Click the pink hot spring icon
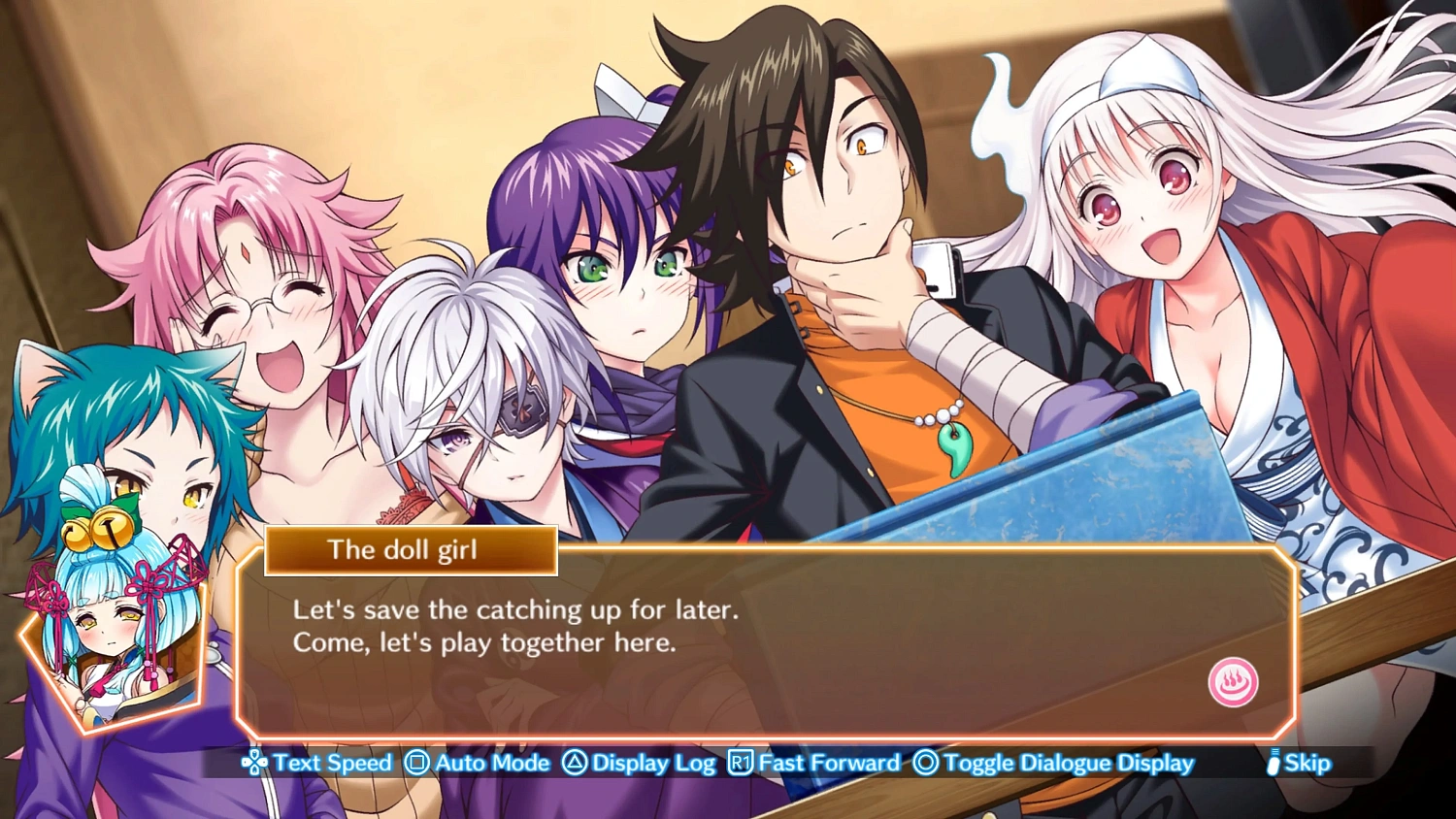The width and height of the screenshot is (1456, 819). point(1232,682)
